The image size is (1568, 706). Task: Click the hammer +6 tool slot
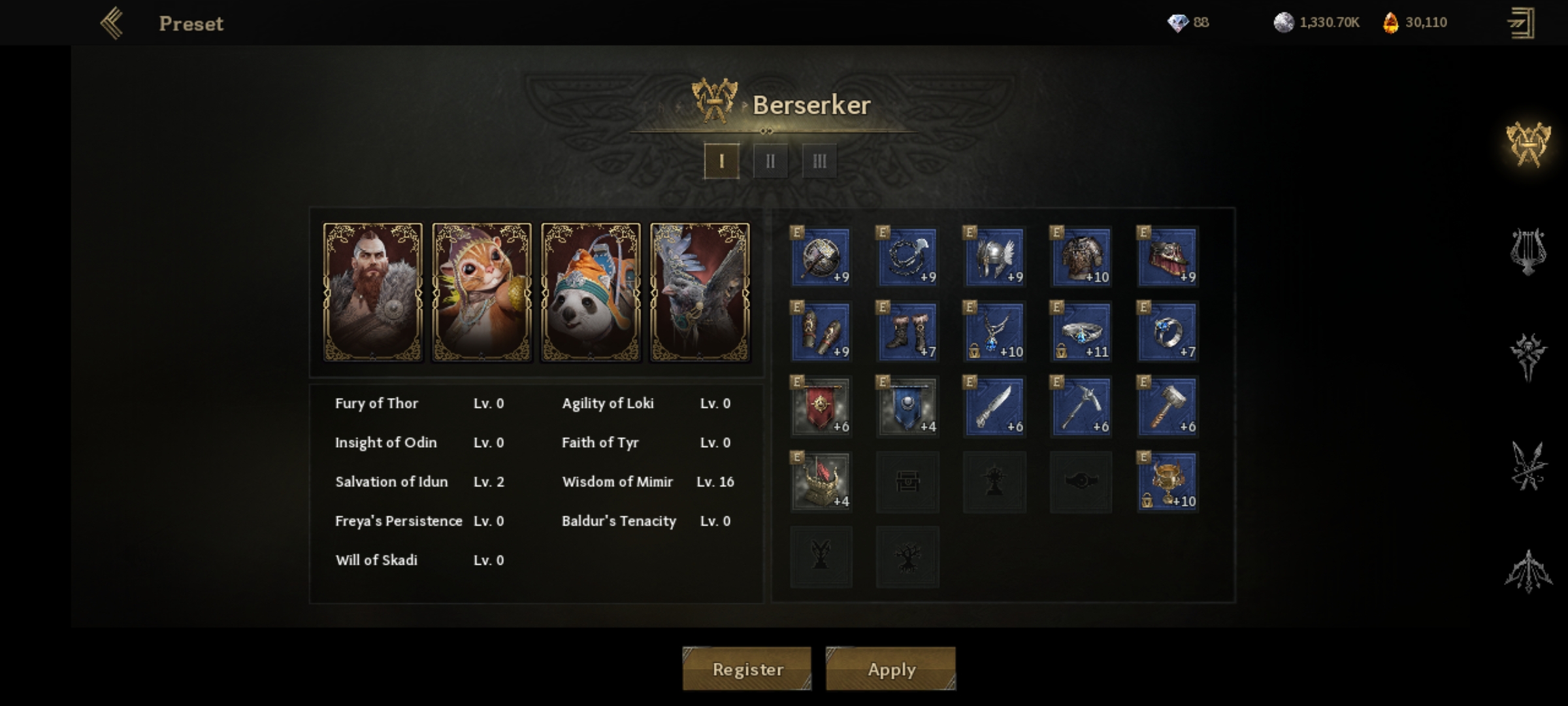1168,407
